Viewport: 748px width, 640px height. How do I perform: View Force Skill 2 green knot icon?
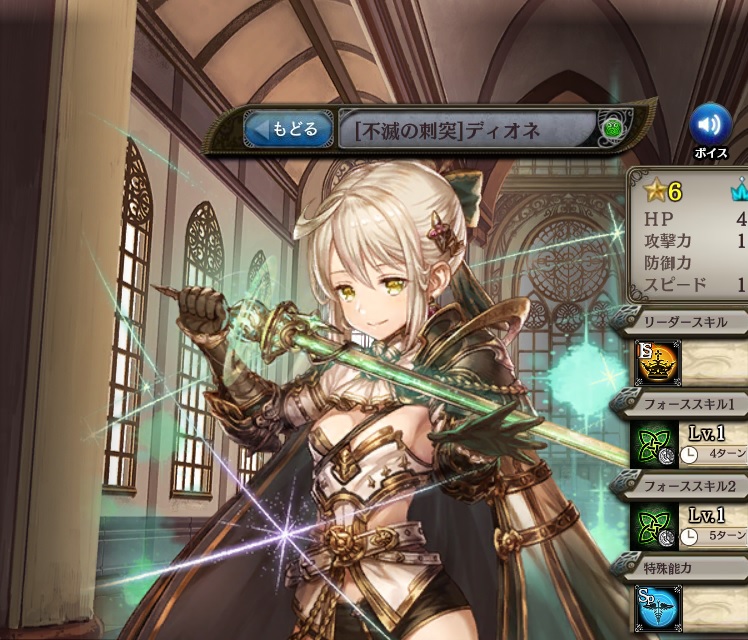click(x=655, y=526)
